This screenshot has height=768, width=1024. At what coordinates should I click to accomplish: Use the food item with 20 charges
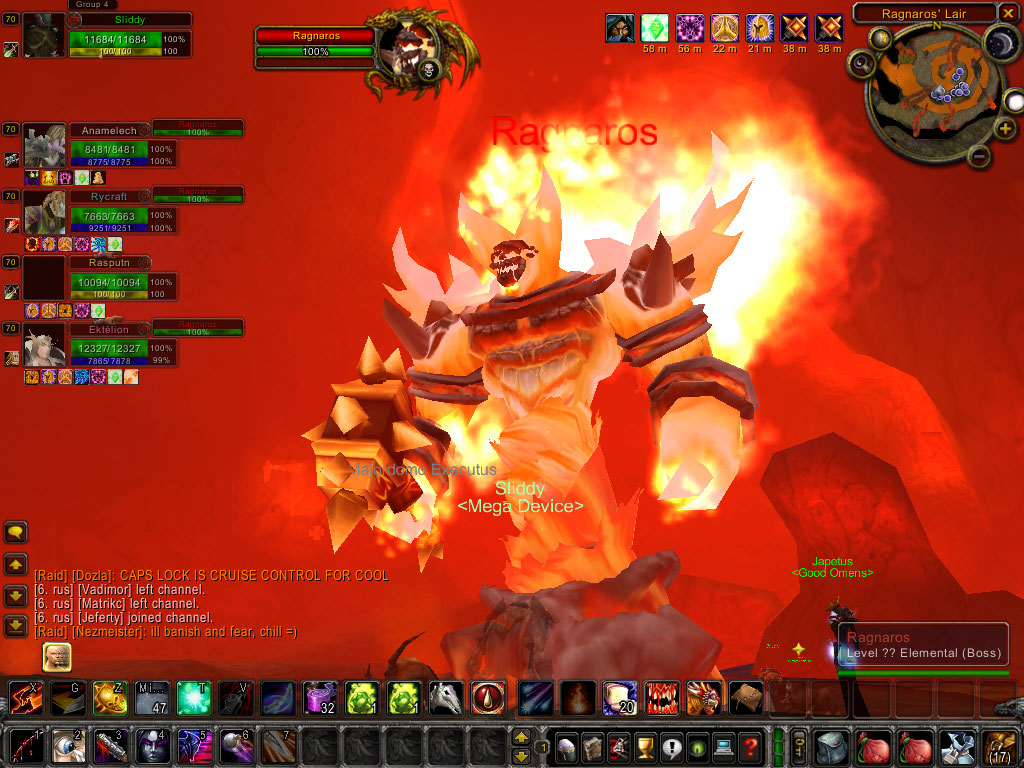tap(620, 698)
